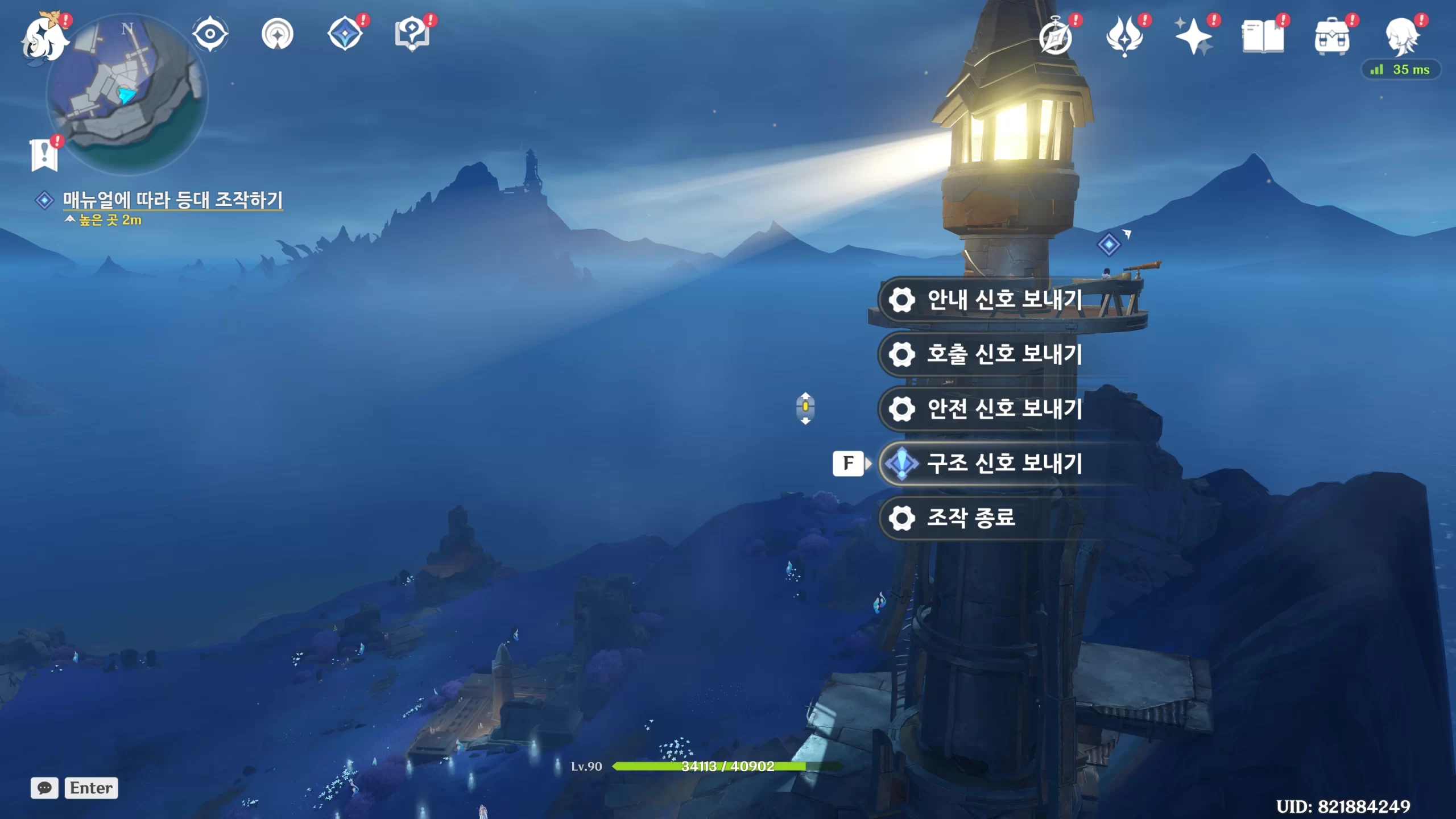Click the tracked quest '매뉴얼에 따라 등대 조작하기'
Screen dimensions: 1456x819
click(172, 200)
